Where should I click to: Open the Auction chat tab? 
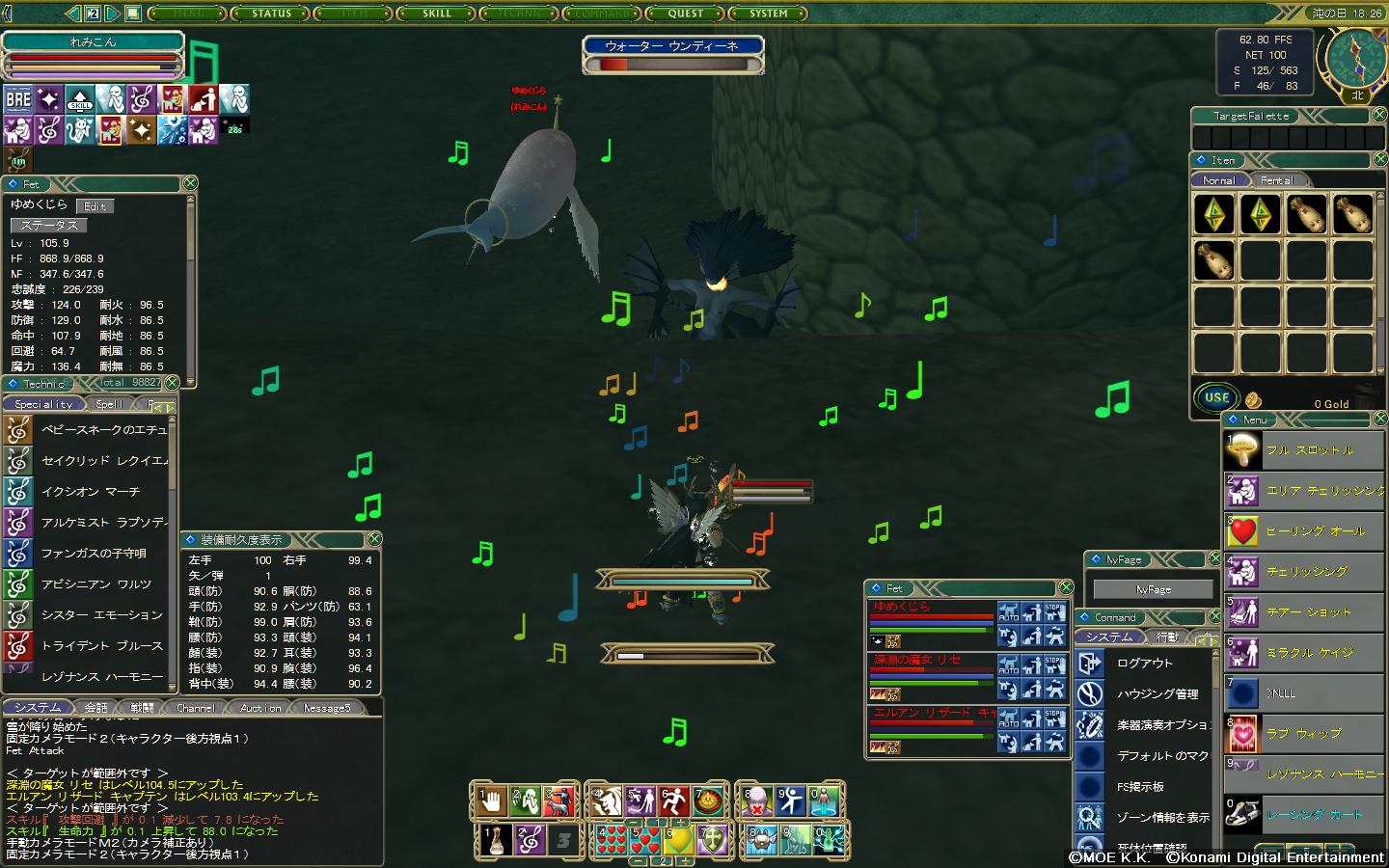click(x=260, y=708)
